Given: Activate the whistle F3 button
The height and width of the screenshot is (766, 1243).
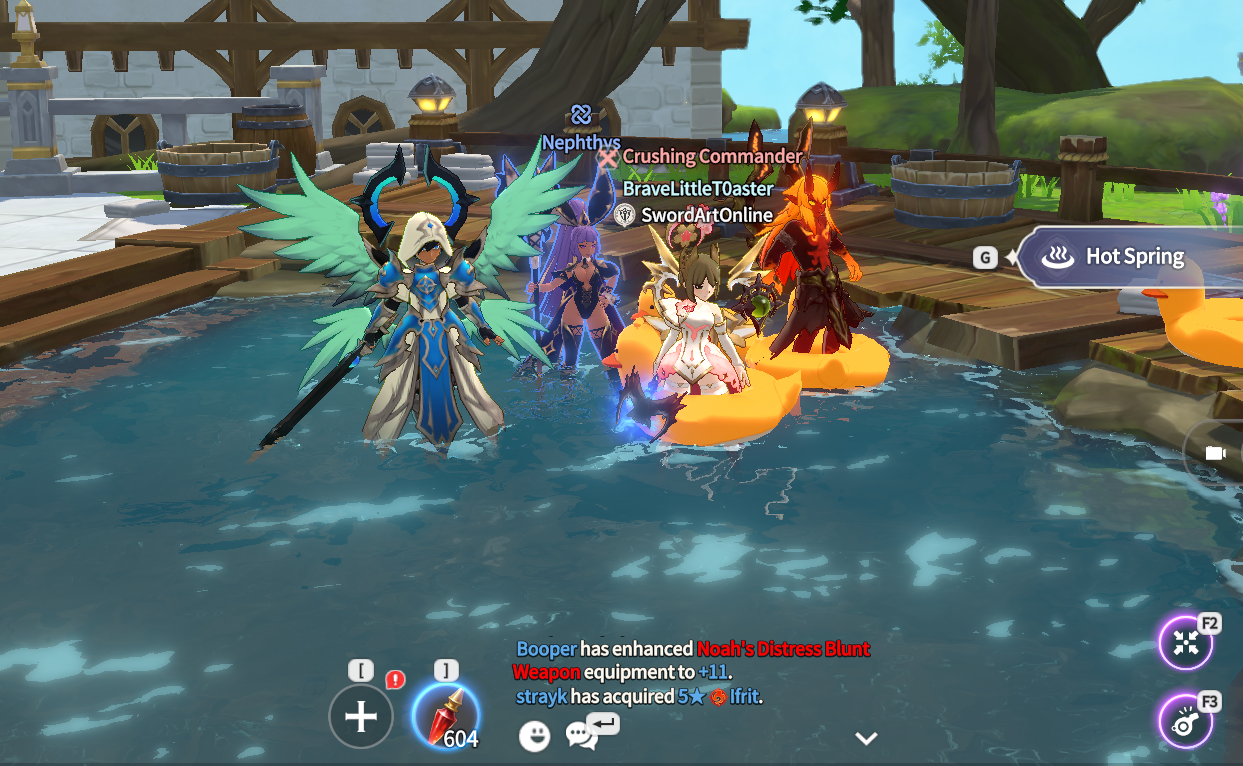Looking at the screenshot, I should coord(1186,721).
